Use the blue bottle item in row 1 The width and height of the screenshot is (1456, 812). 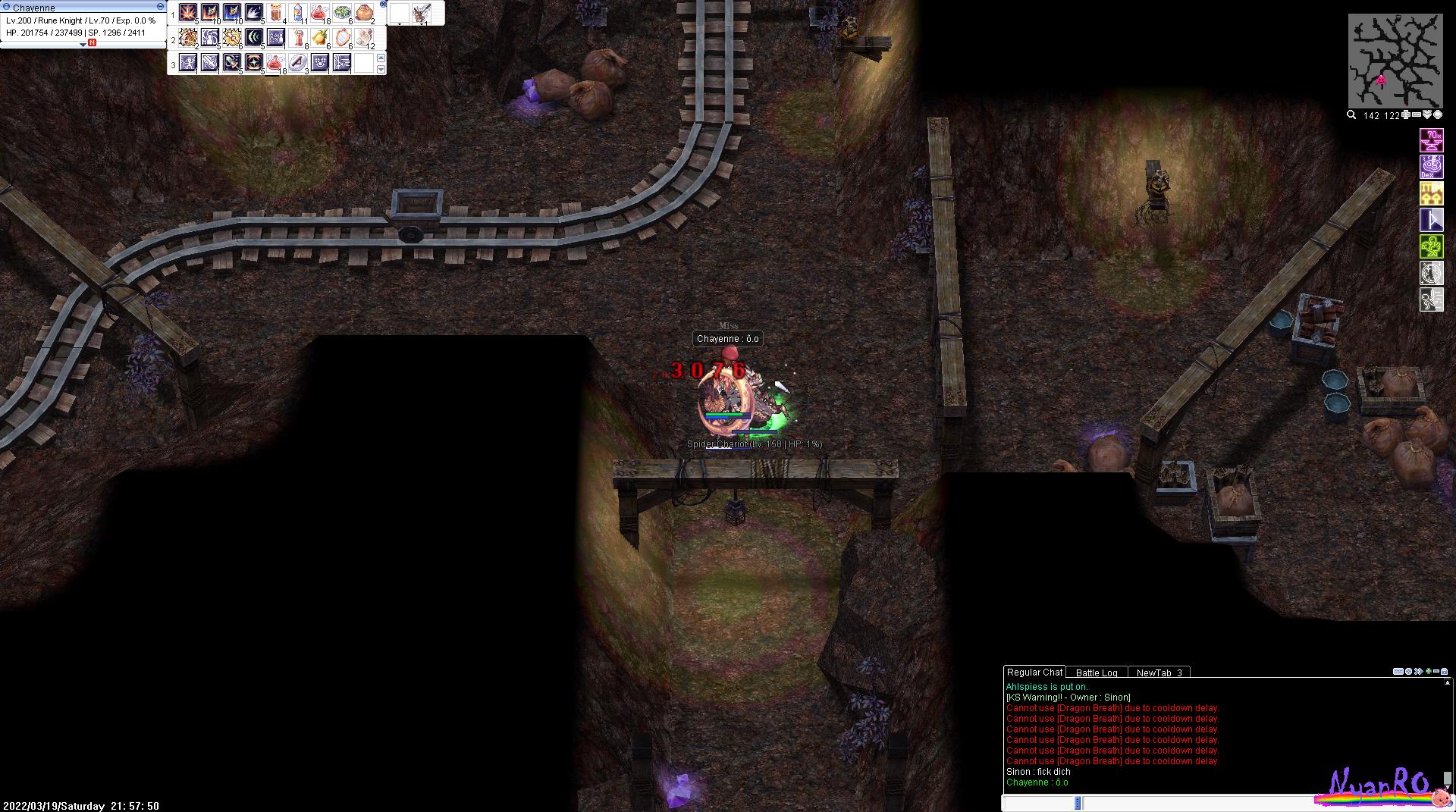click(298, 13)
